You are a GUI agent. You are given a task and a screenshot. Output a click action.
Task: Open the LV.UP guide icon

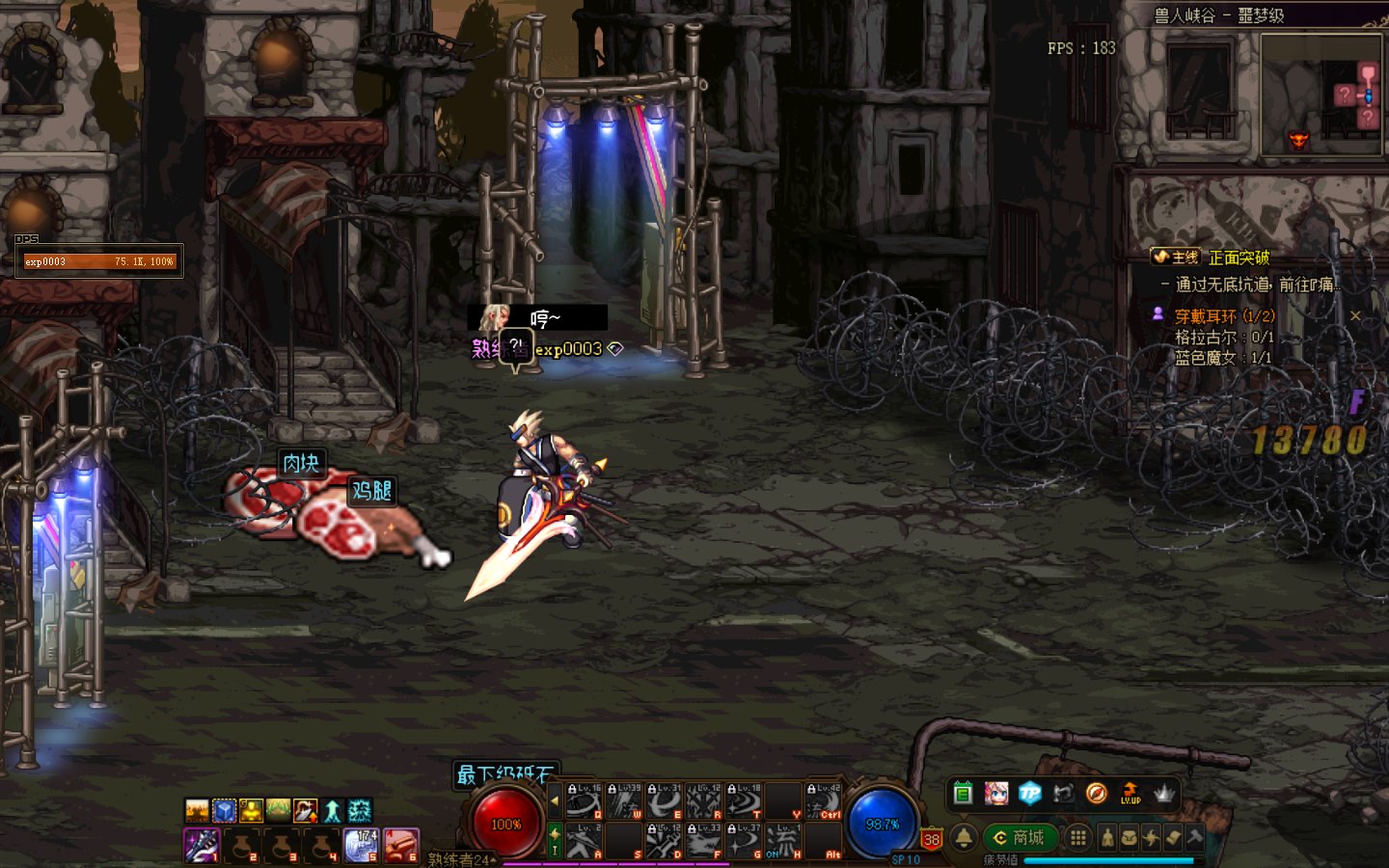pyautogui.click(x=1130, y=794)
